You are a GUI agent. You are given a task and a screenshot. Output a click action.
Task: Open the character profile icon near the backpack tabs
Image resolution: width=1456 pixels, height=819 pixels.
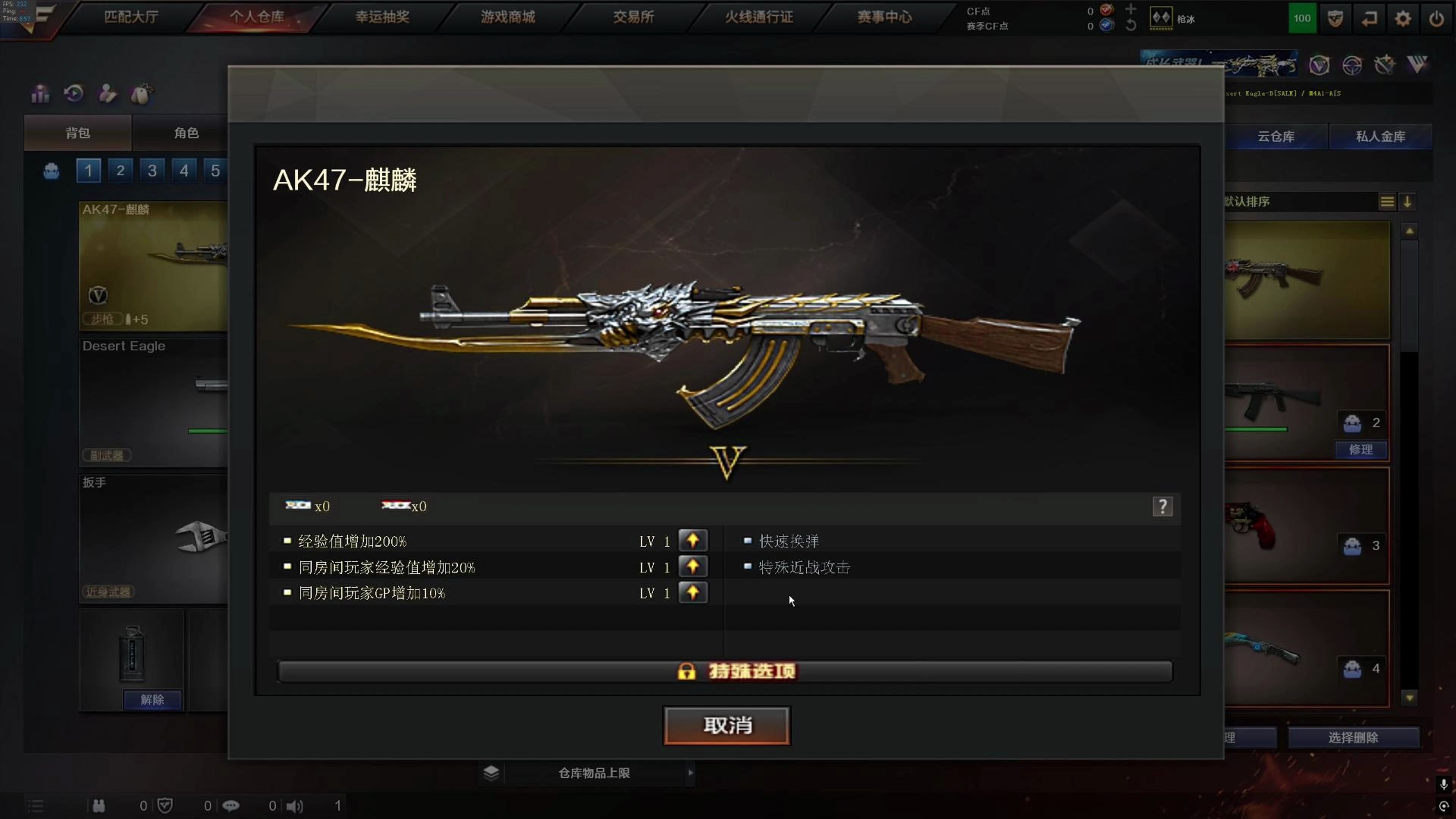pyautogui.click(x=107, y=94)
